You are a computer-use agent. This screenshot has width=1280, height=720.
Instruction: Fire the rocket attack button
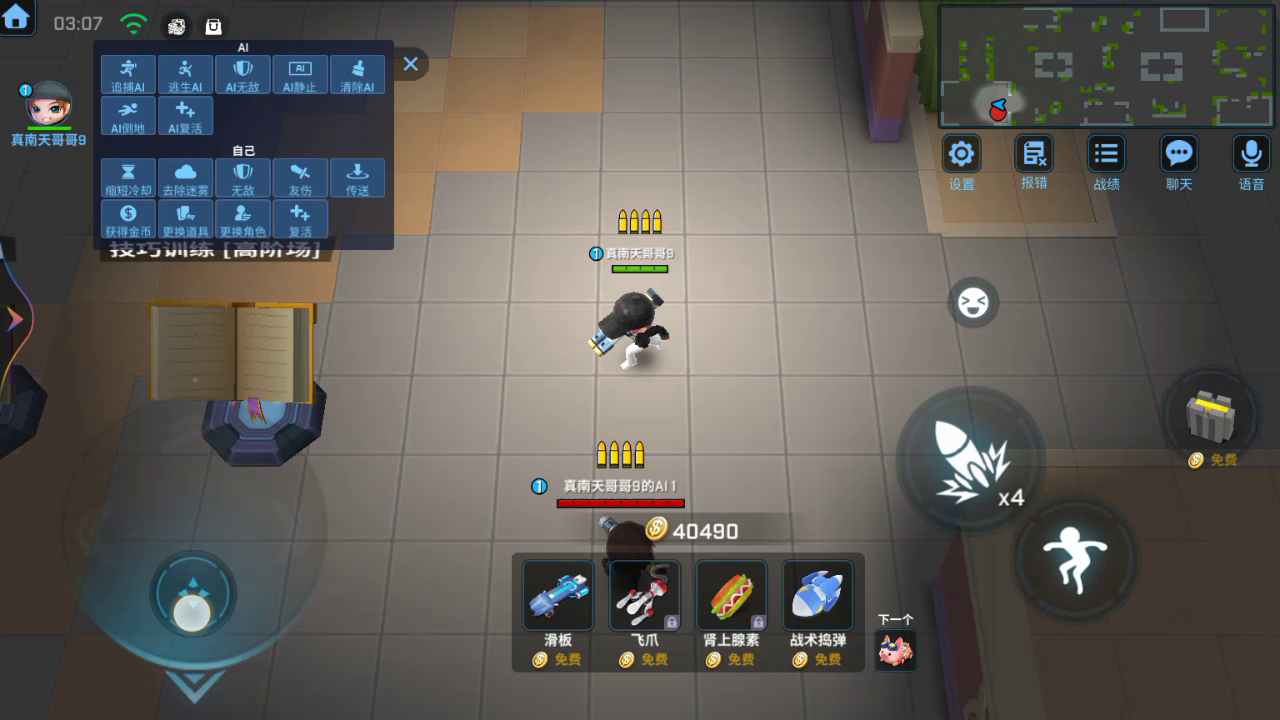click(x=969, y=461)
